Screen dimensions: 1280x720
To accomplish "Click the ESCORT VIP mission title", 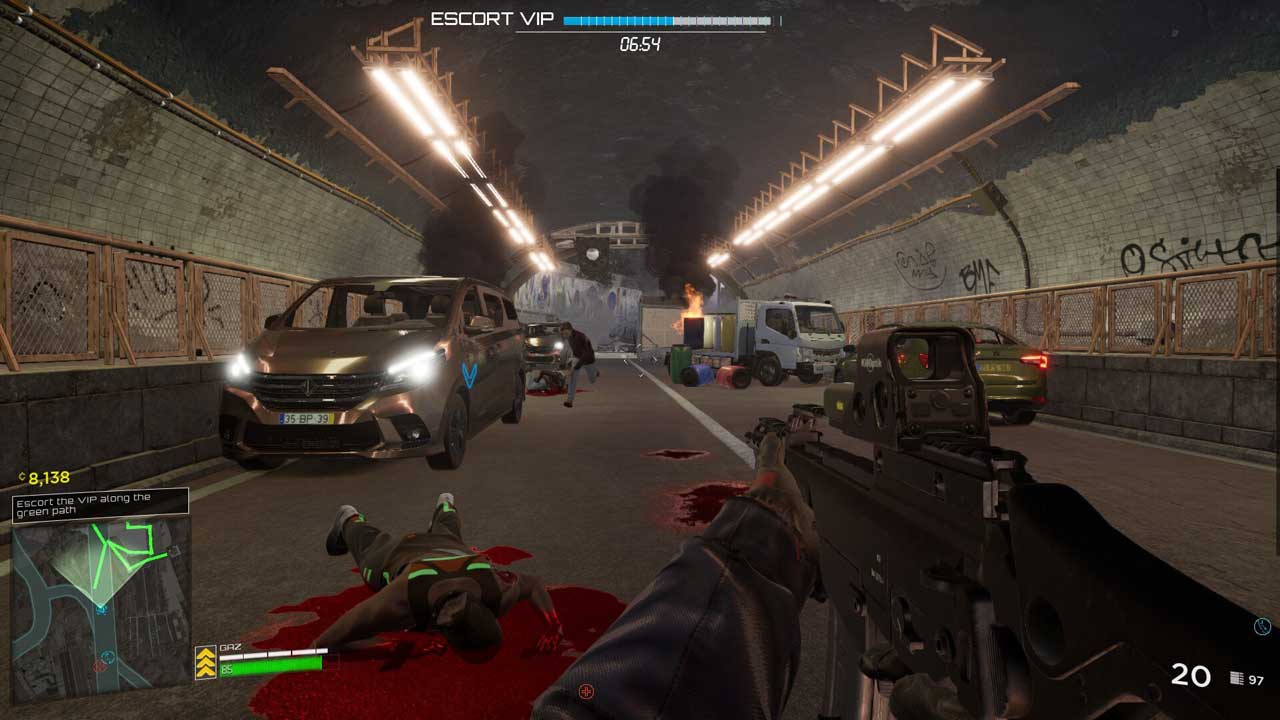I will click(491, 19).
